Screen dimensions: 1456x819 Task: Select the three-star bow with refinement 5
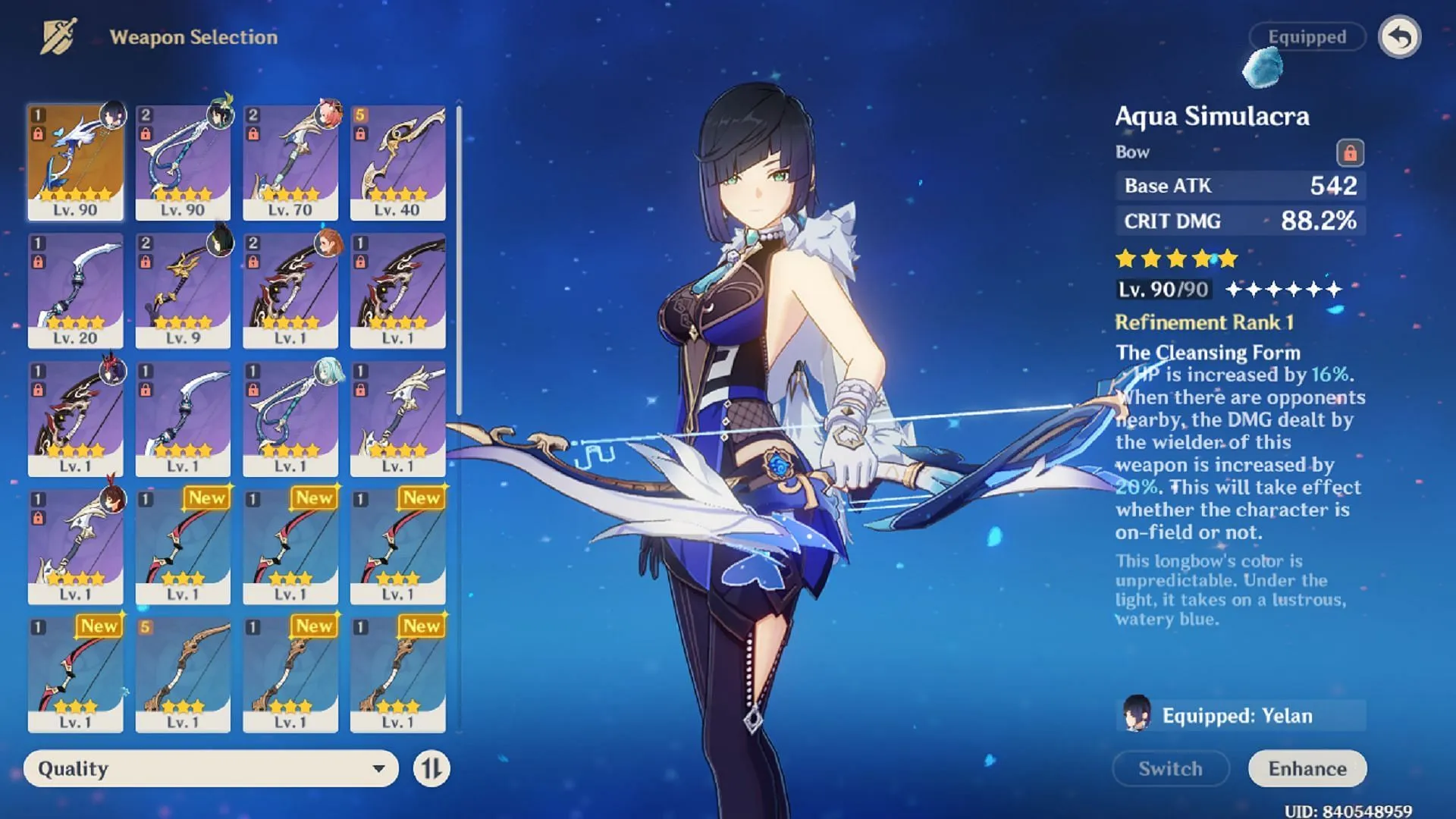tap(183, 675)
